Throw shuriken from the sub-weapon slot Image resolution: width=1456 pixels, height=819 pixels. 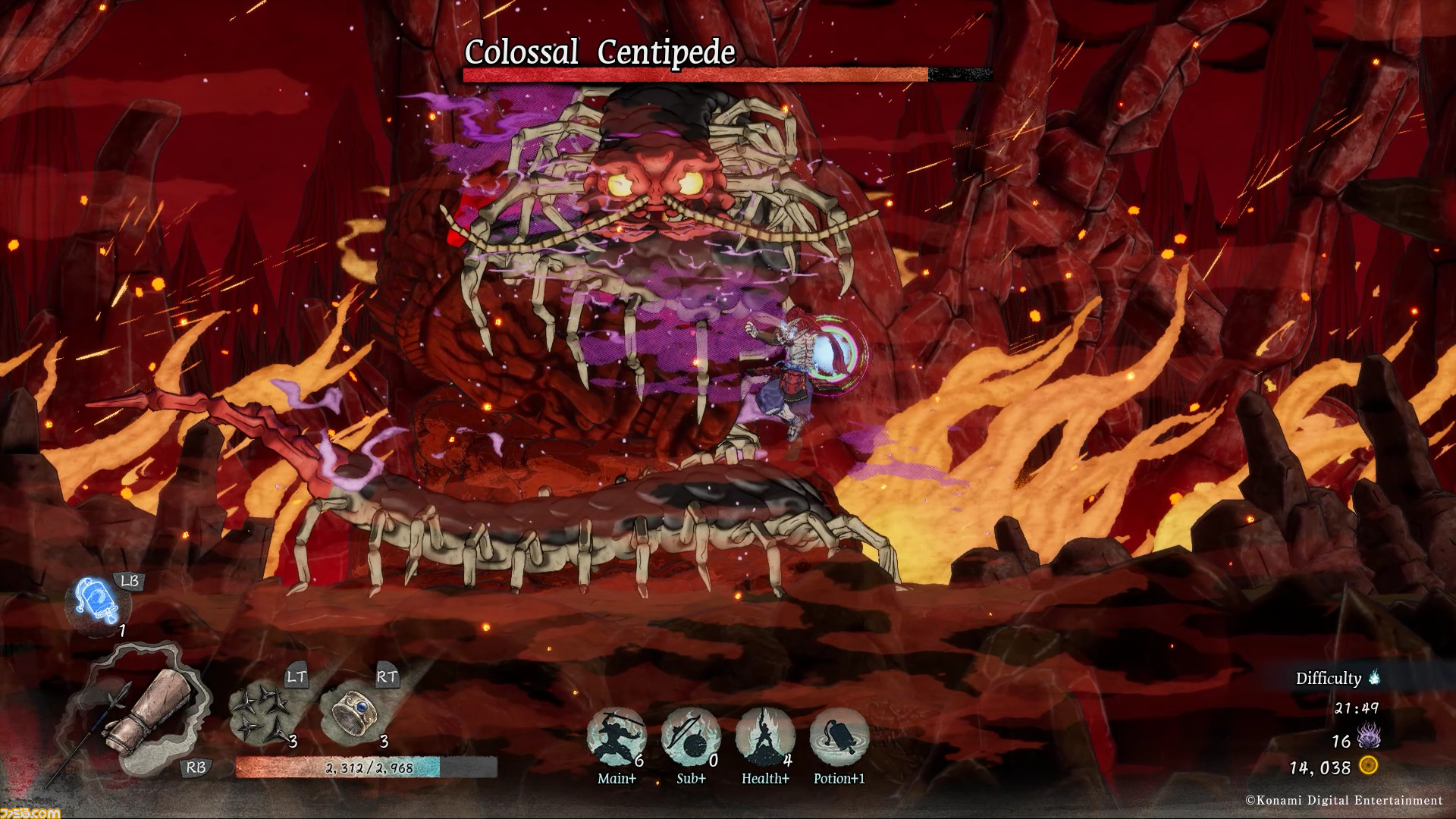(261, 712)
